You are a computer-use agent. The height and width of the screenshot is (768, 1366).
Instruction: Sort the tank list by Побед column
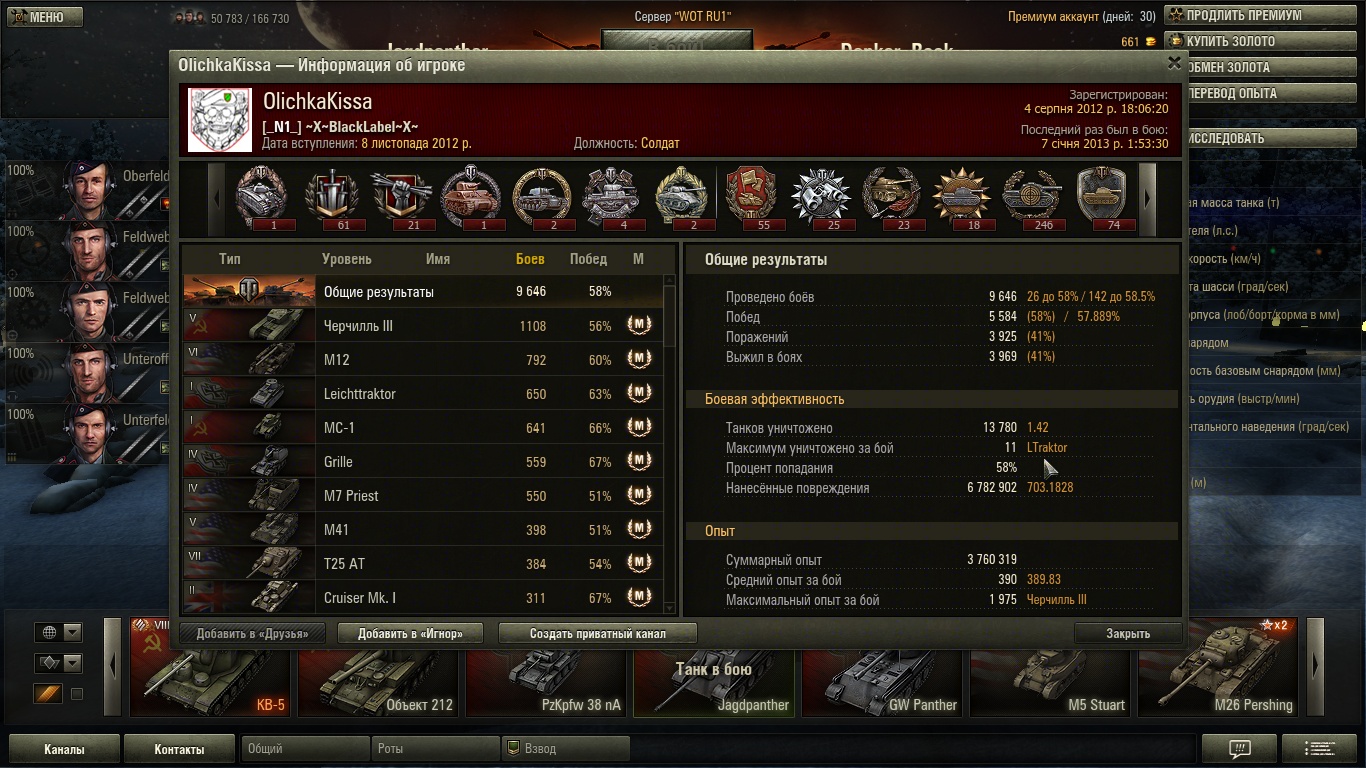588,259
